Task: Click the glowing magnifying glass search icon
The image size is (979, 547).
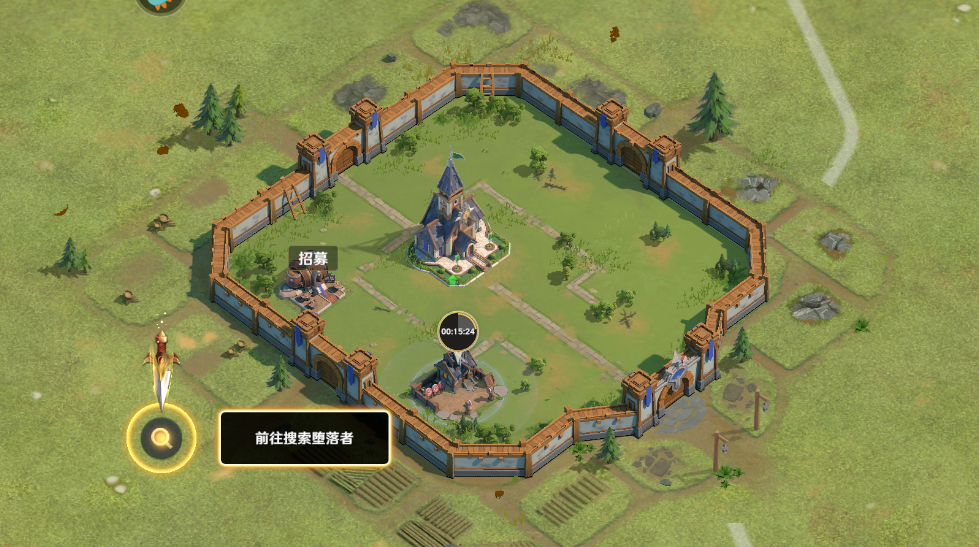Action: pos(160,437)
